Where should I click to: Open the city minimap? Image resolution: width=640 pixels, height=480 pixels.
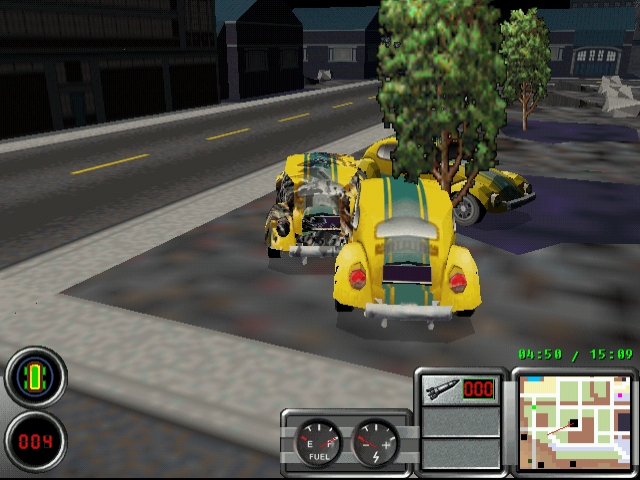coord(573,422)
